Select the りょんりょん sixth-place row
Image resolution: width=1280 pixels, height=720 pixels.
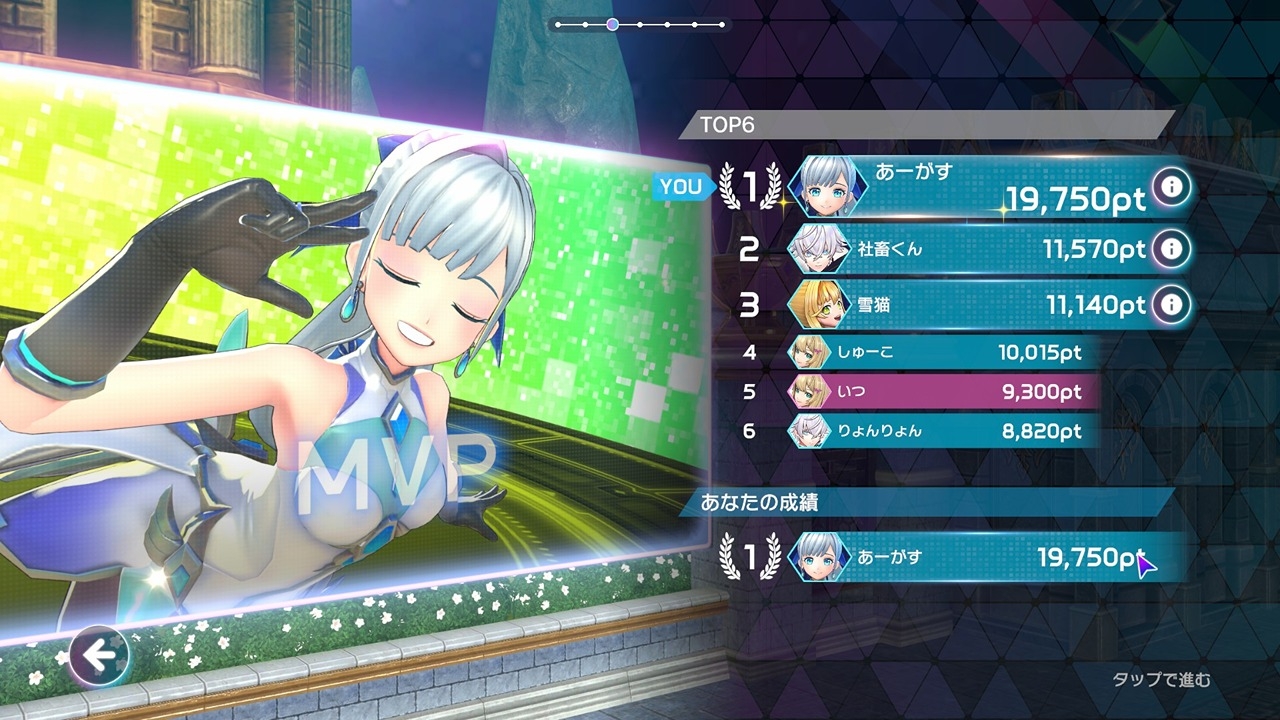940,431
